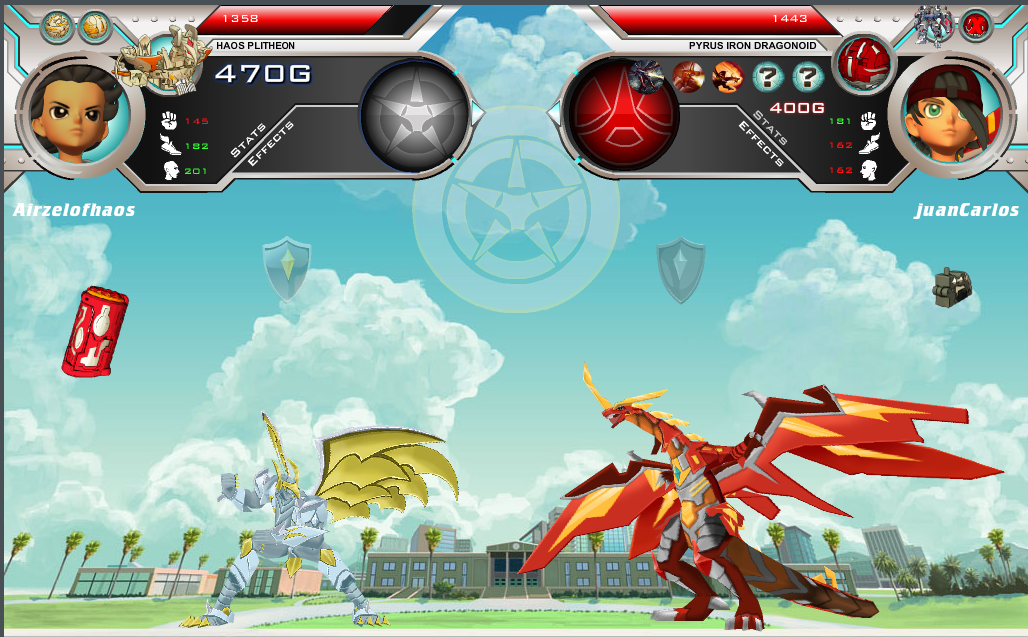
Task: Activate the shield icon above Pyrus Dragonoid
Action: tap(681, 269)
